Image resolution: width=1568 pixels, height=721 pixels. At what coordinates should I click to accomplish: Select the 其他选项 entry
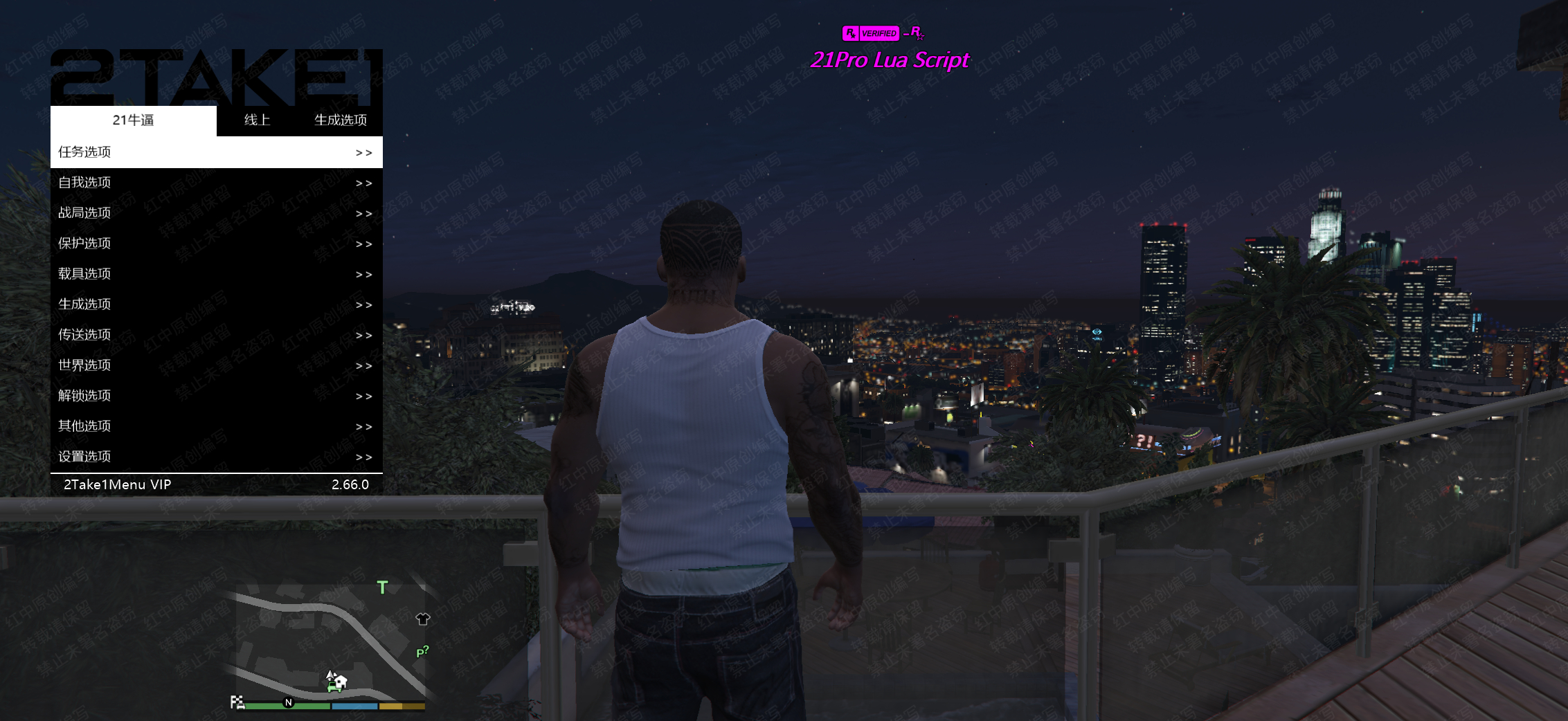coord(216,426)
